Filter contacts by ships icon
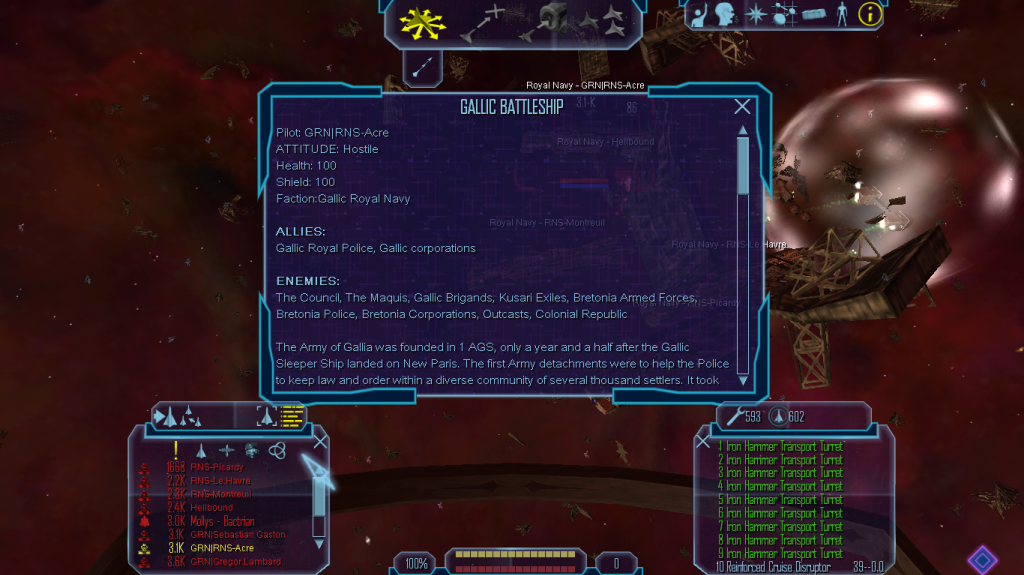The width and height of the screenshot is (1024, 575). (202, 451)
